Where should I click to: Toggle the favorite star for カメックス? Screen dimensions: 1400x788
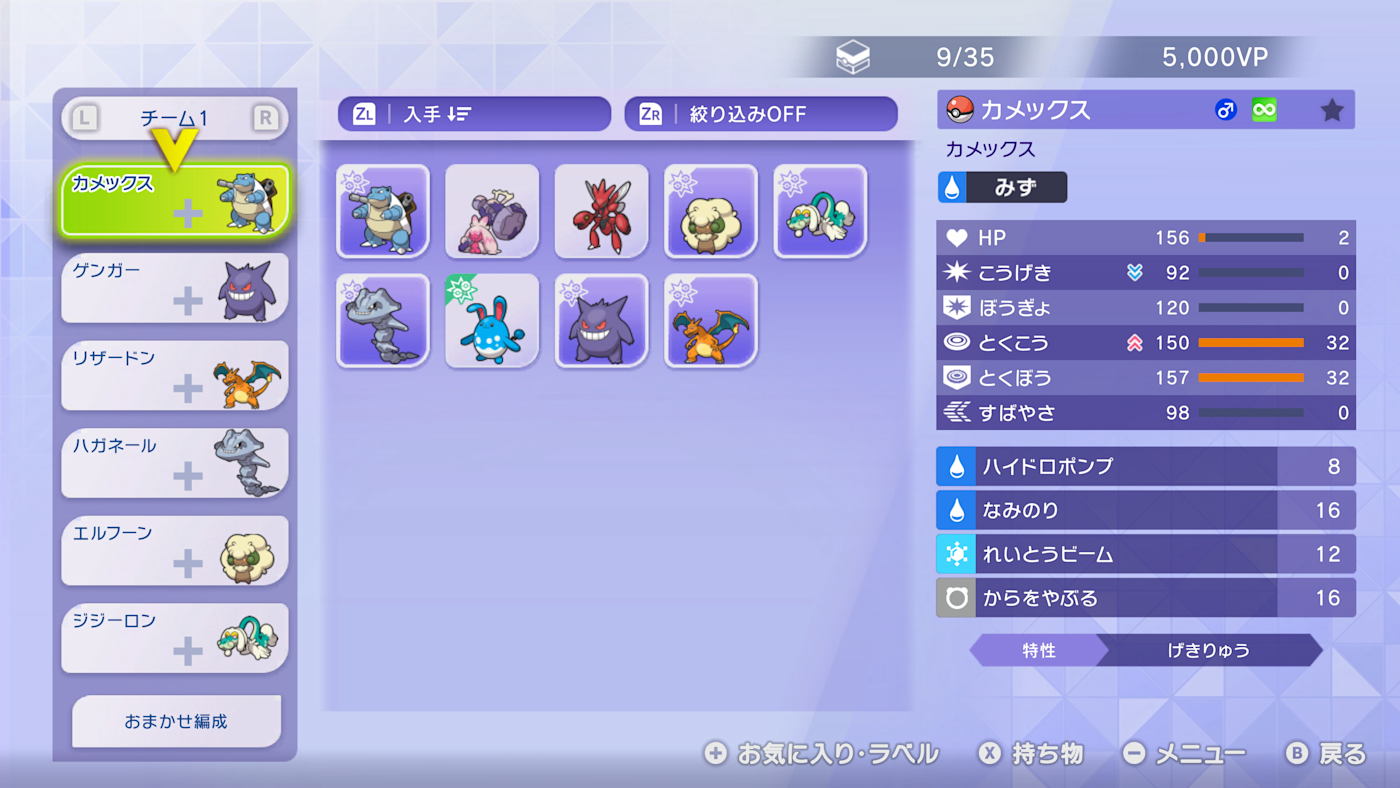coord(1332,110)
